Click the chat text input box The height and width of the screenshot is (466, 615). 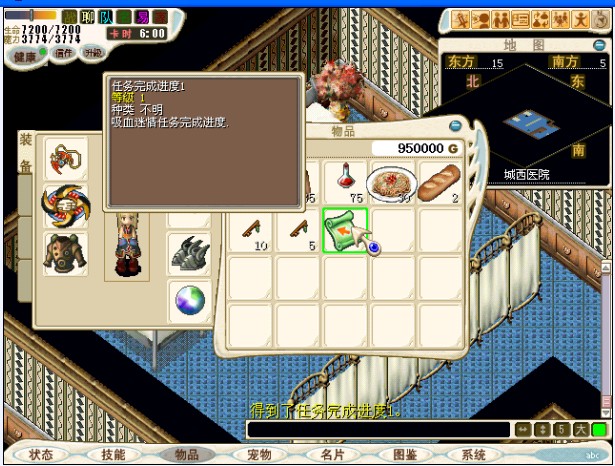pyautogui.click(x=378, y=430)
